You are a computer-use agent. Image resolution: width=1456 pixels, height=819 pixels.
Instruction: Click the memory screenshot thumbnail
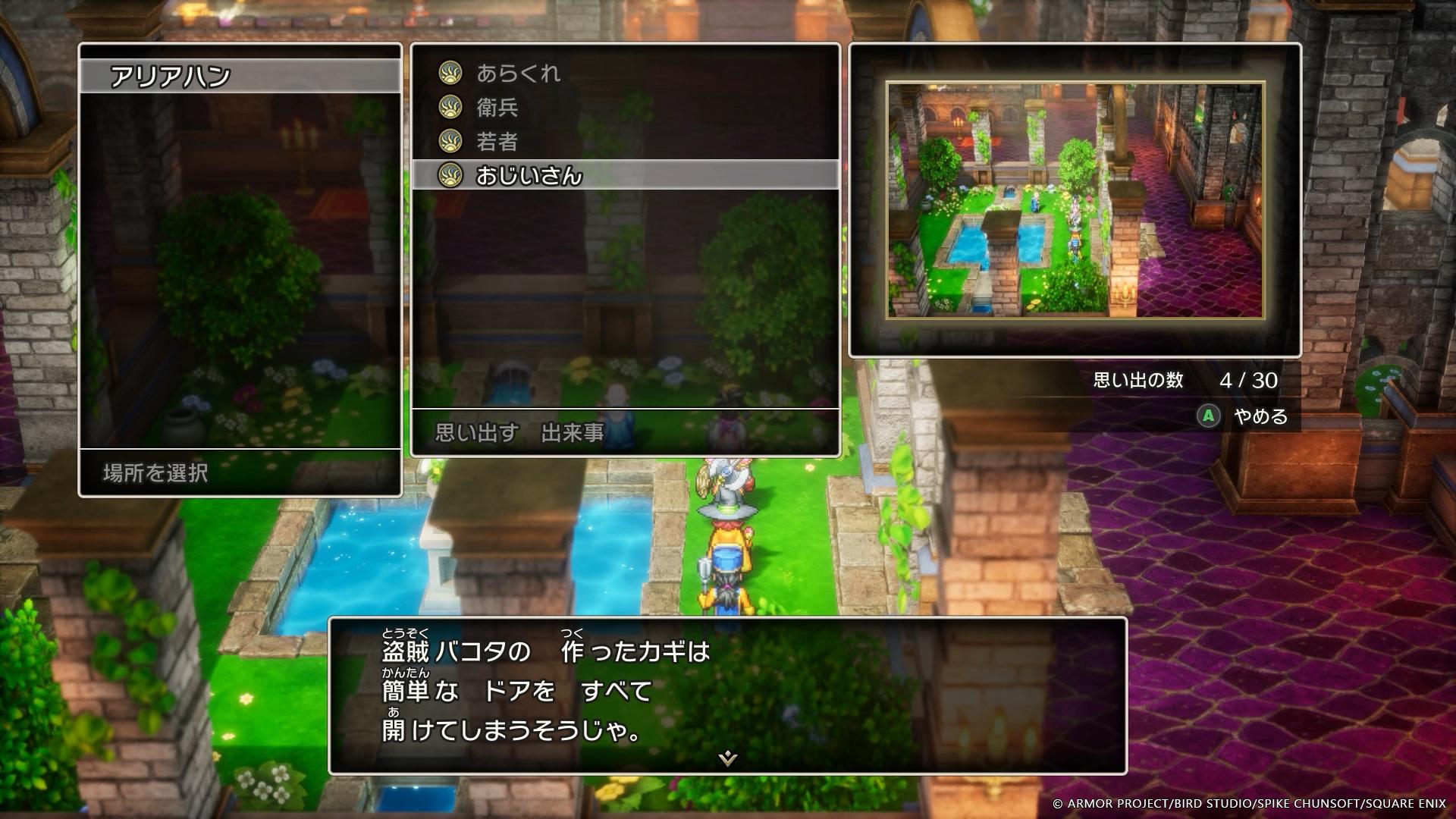point(1075,200)
